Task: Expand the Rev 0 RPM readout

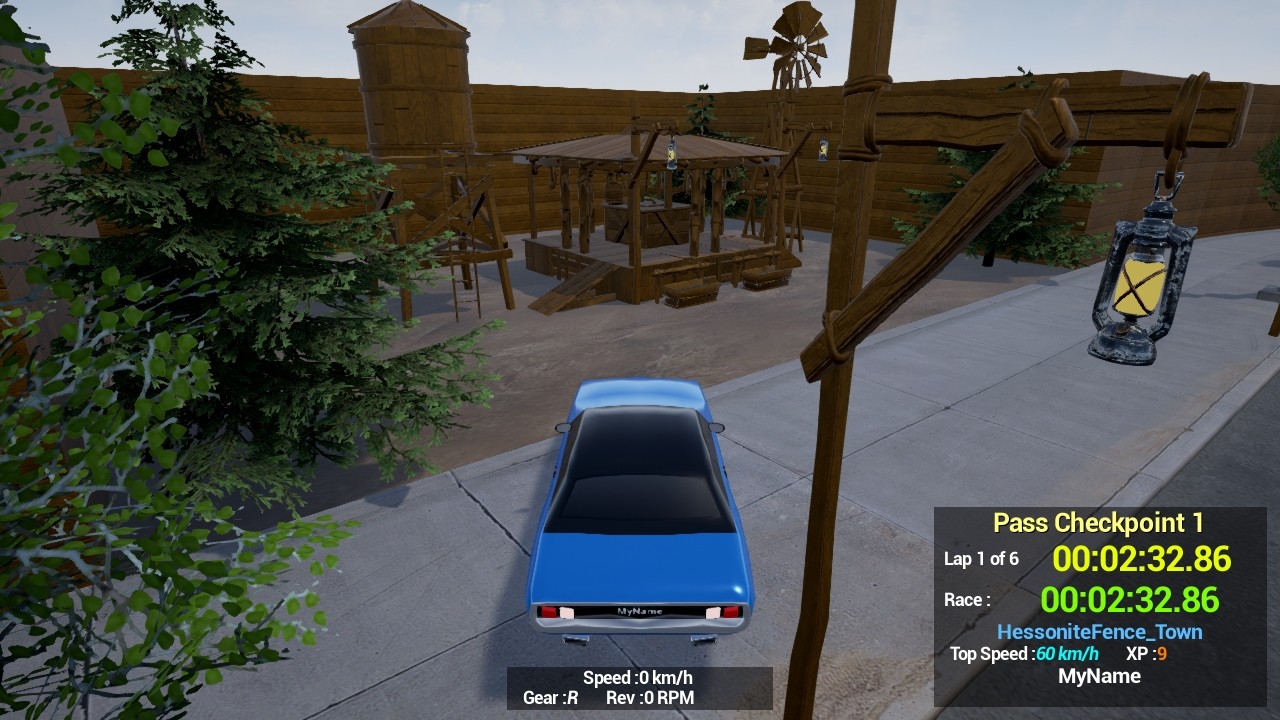Action: [x=650, y=698]
